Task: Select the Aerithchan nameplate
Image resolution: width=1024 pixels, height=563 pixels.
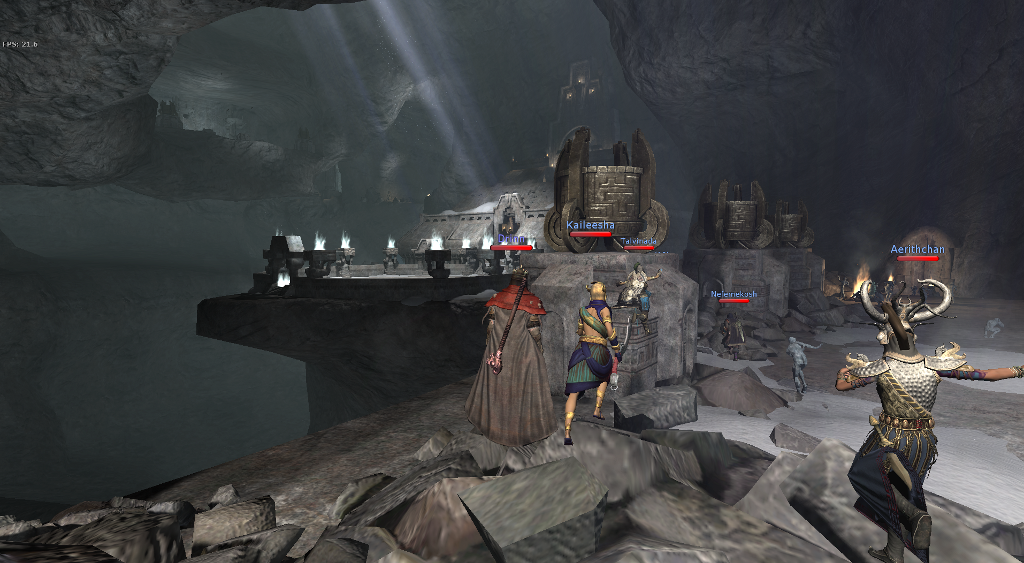Action: (x=917, y=249)
